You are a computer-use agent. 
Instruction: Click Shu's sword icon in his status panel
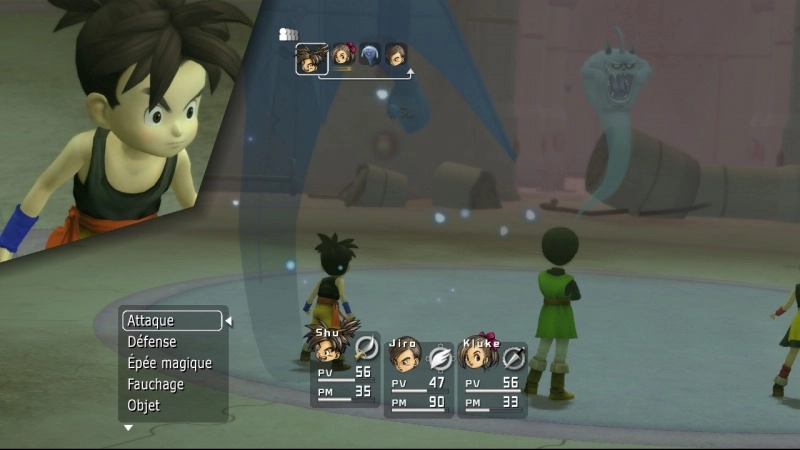(x=366, y=347)
